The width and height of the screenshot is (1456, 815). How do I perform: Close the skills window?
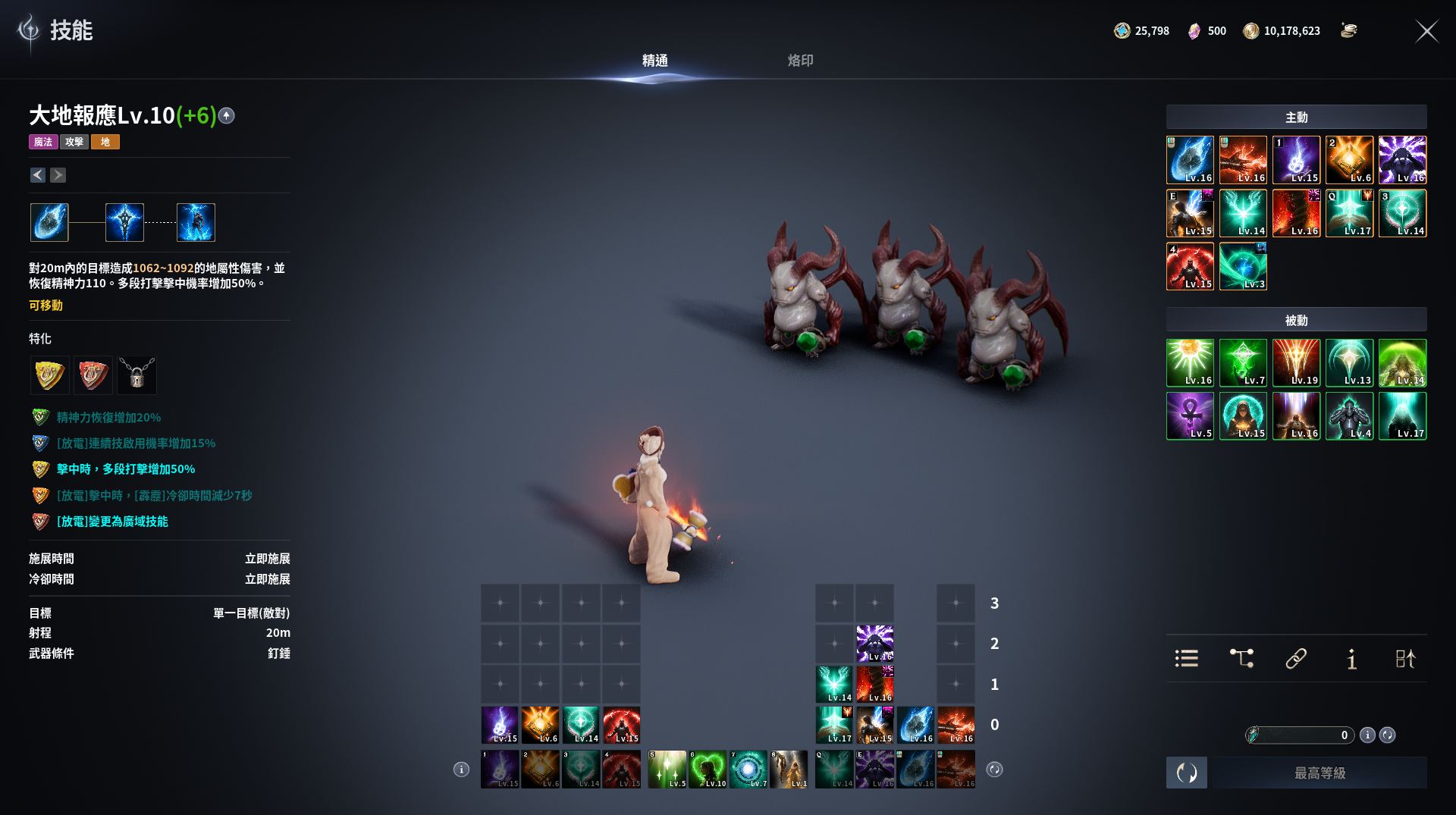(1426, 31)
